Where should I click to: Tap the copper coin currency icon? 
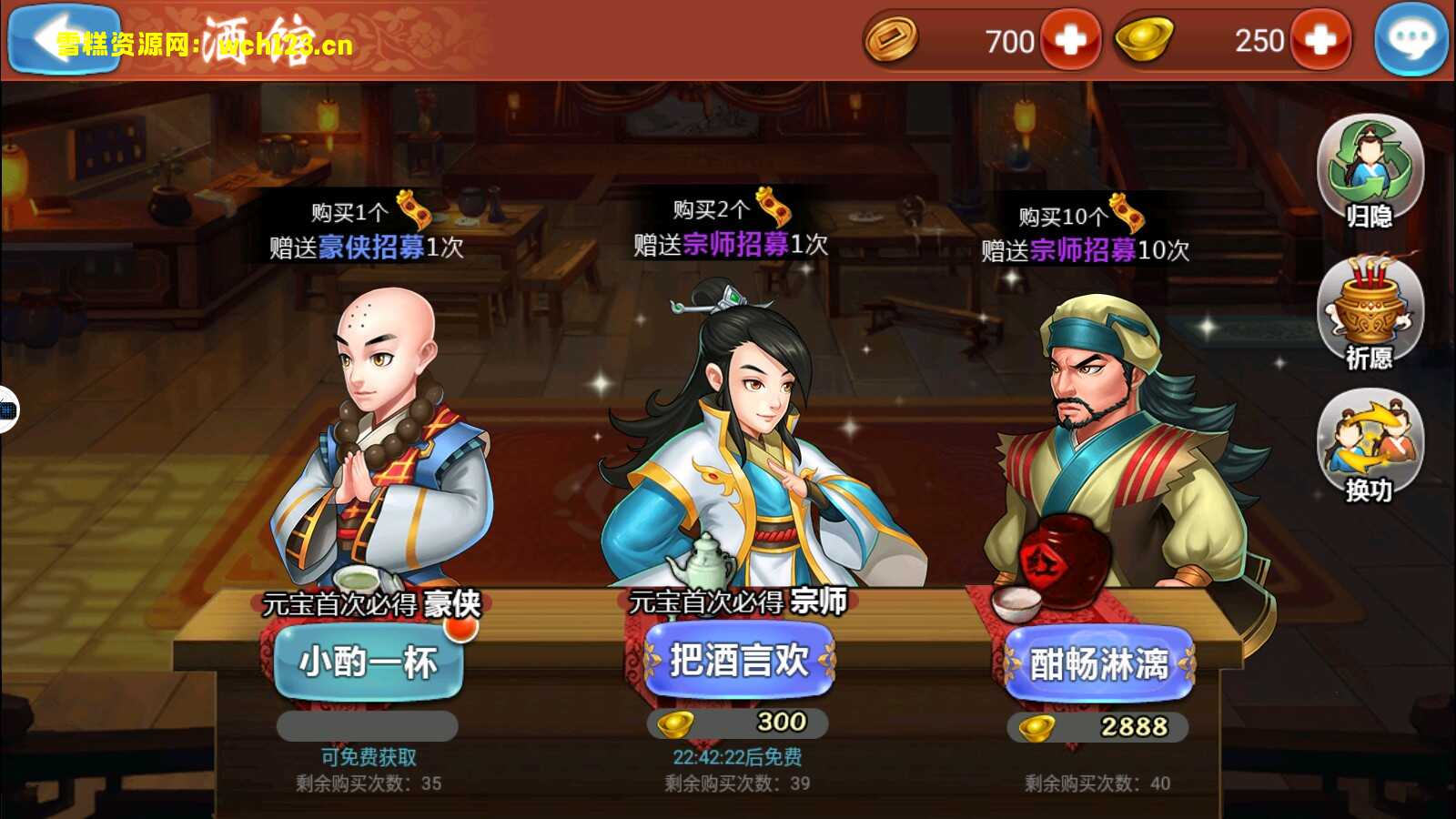pyautogui.click(x=892, y=40)
